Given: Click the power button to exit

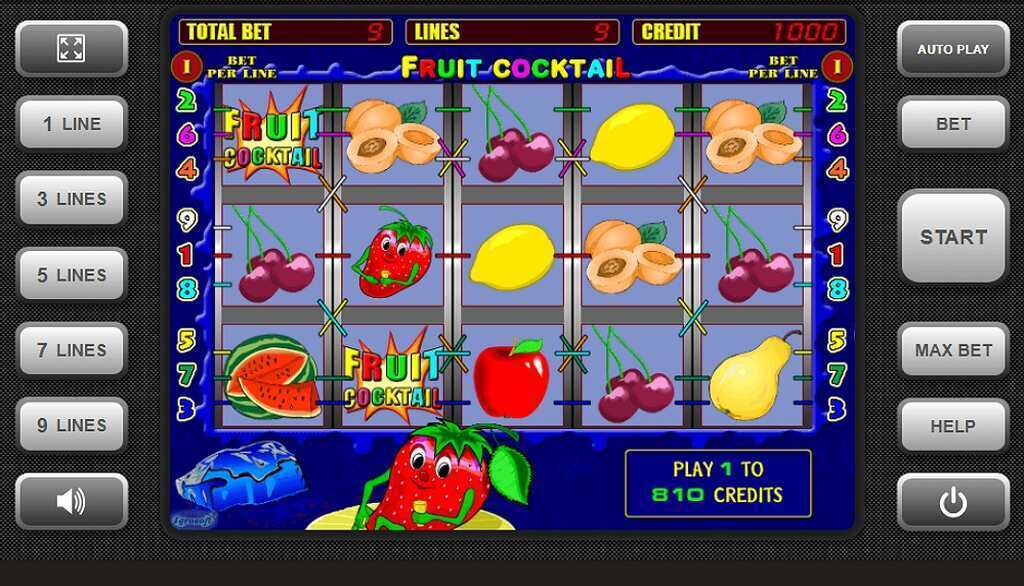Looking at the screenshot, I should pyautogui.click(x=953, y=501).
